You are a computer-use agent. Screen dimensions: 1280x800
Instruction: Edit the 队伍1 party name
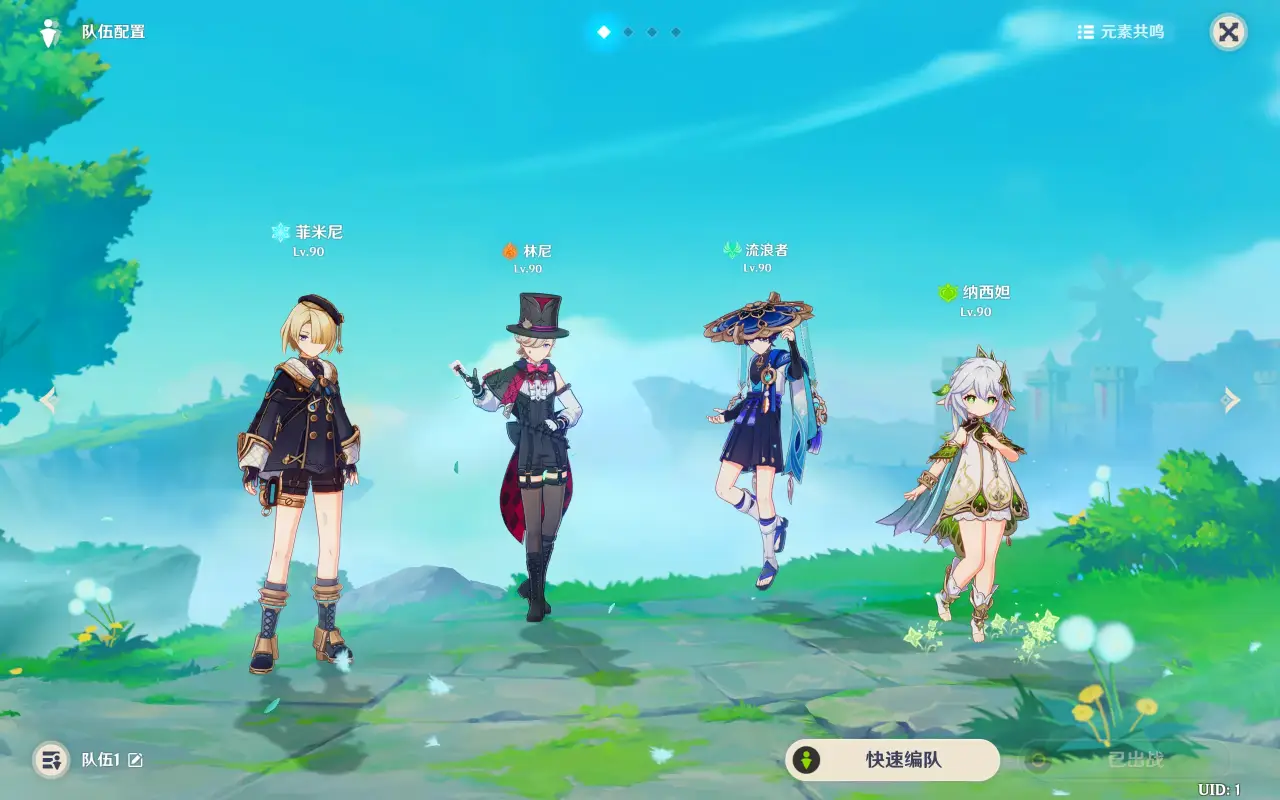click(135, 760)
